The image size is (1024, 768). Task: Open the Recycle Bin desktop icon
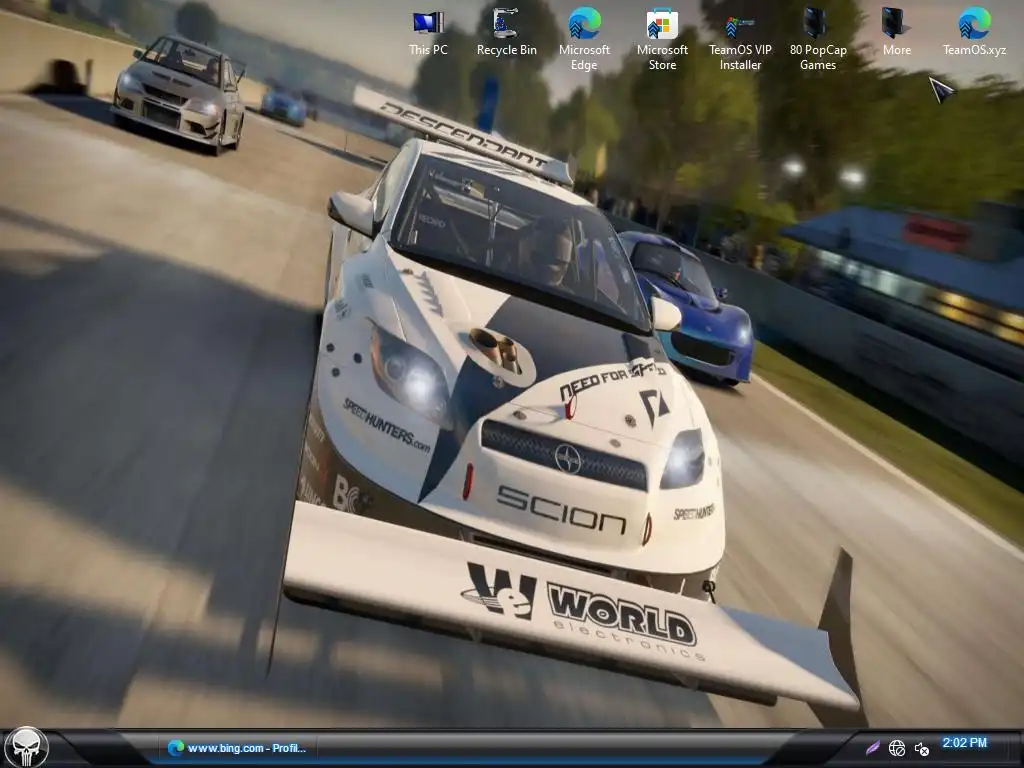506,30
